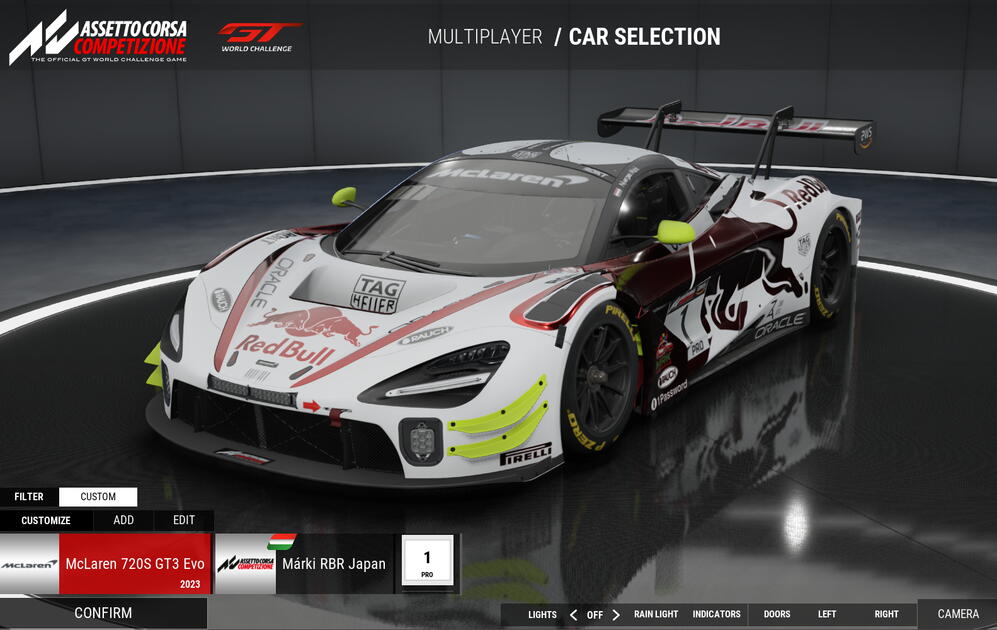
Task: Activate the Left option
Action: coord(827,614)
